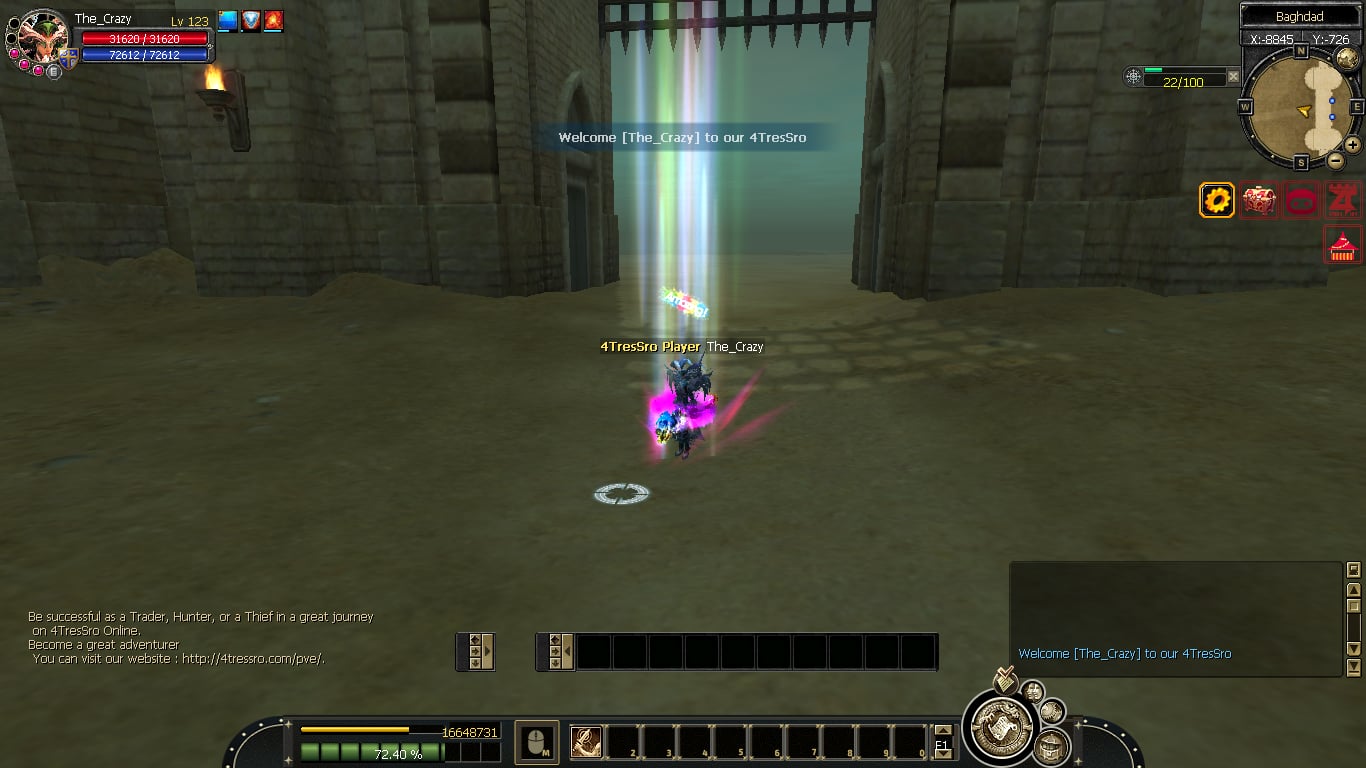Open the red fortress tower icon

[x=1343, y=201]
